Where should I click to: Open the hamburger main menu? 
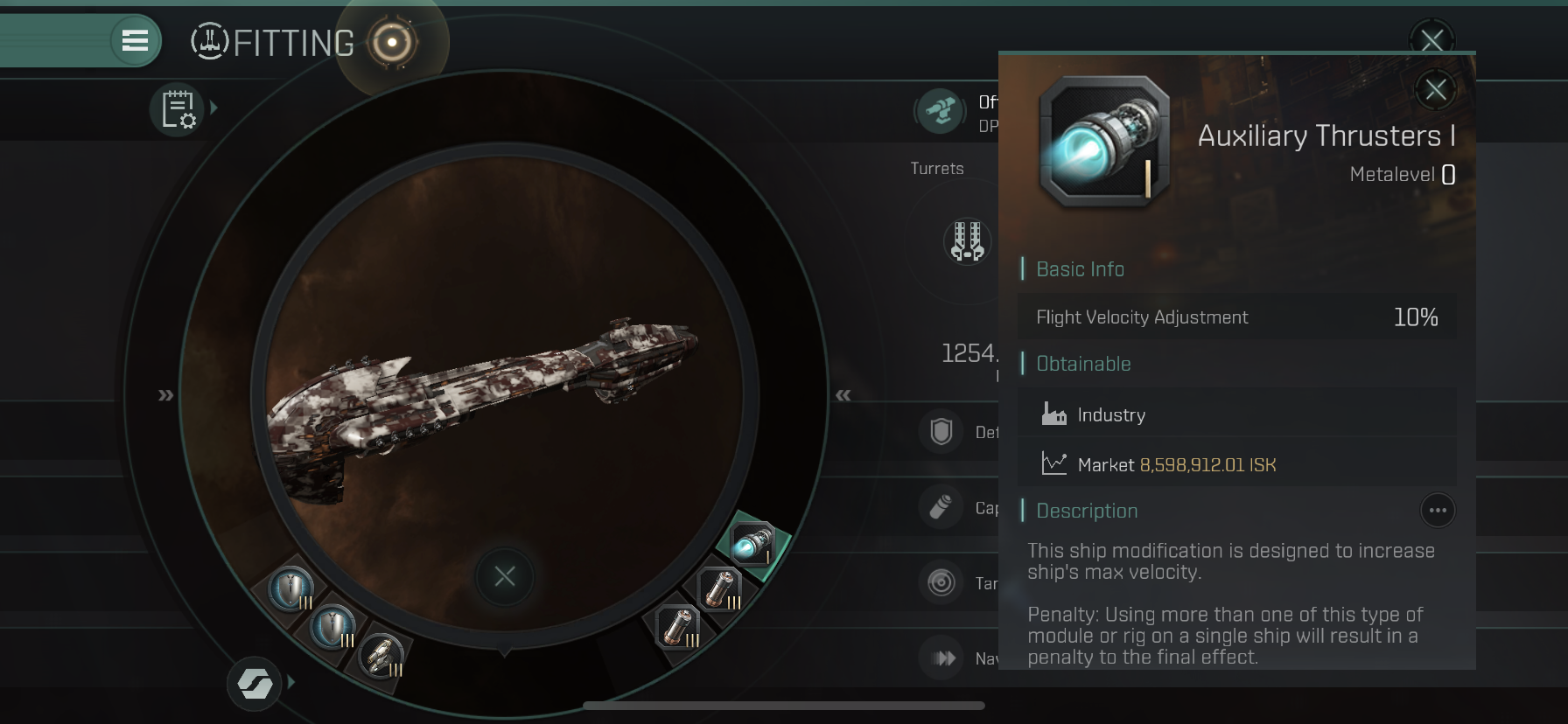pos(135,40)
